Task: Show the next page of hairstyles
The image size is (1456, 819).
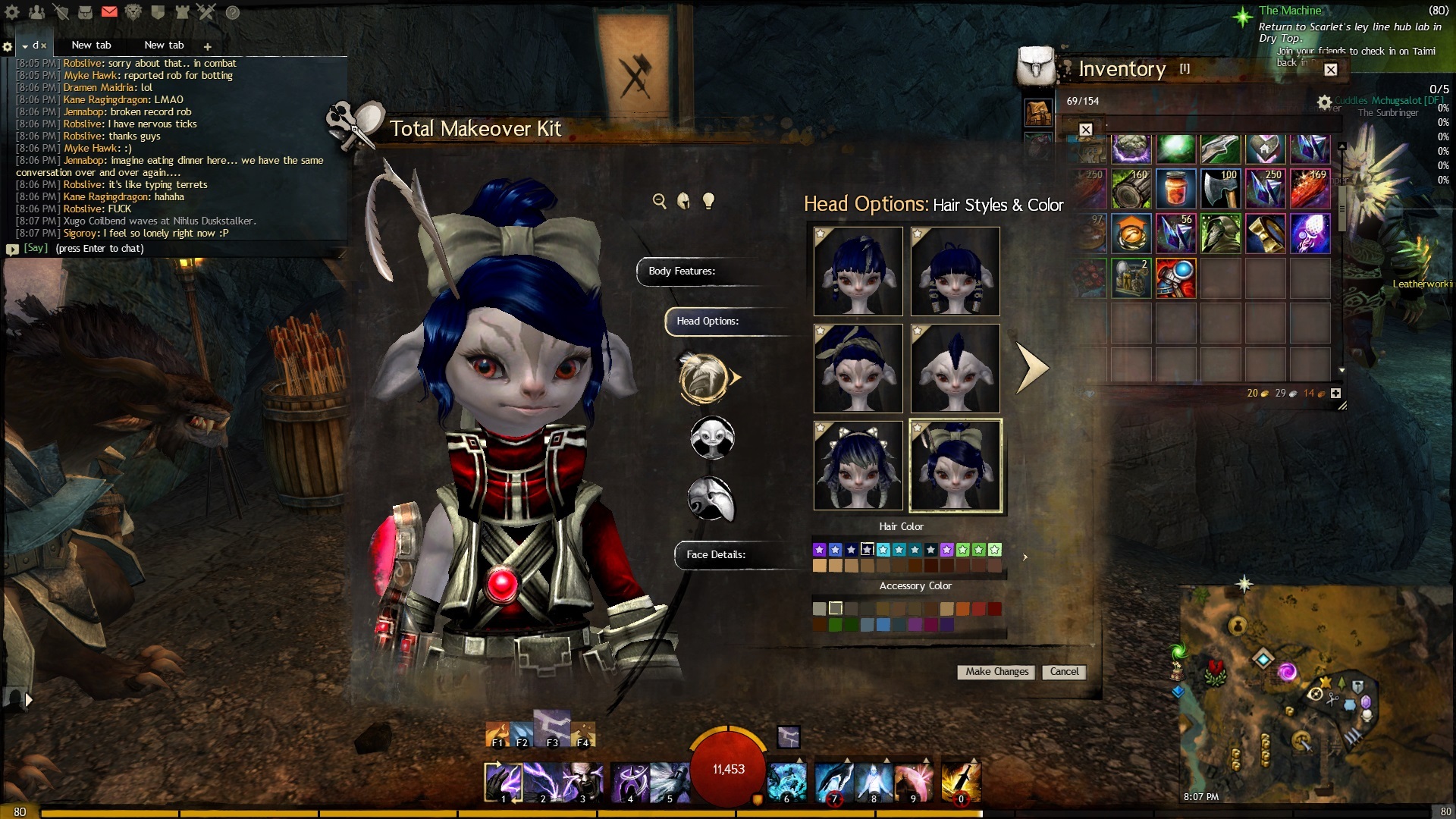Action: click(x=1031, y=369)
